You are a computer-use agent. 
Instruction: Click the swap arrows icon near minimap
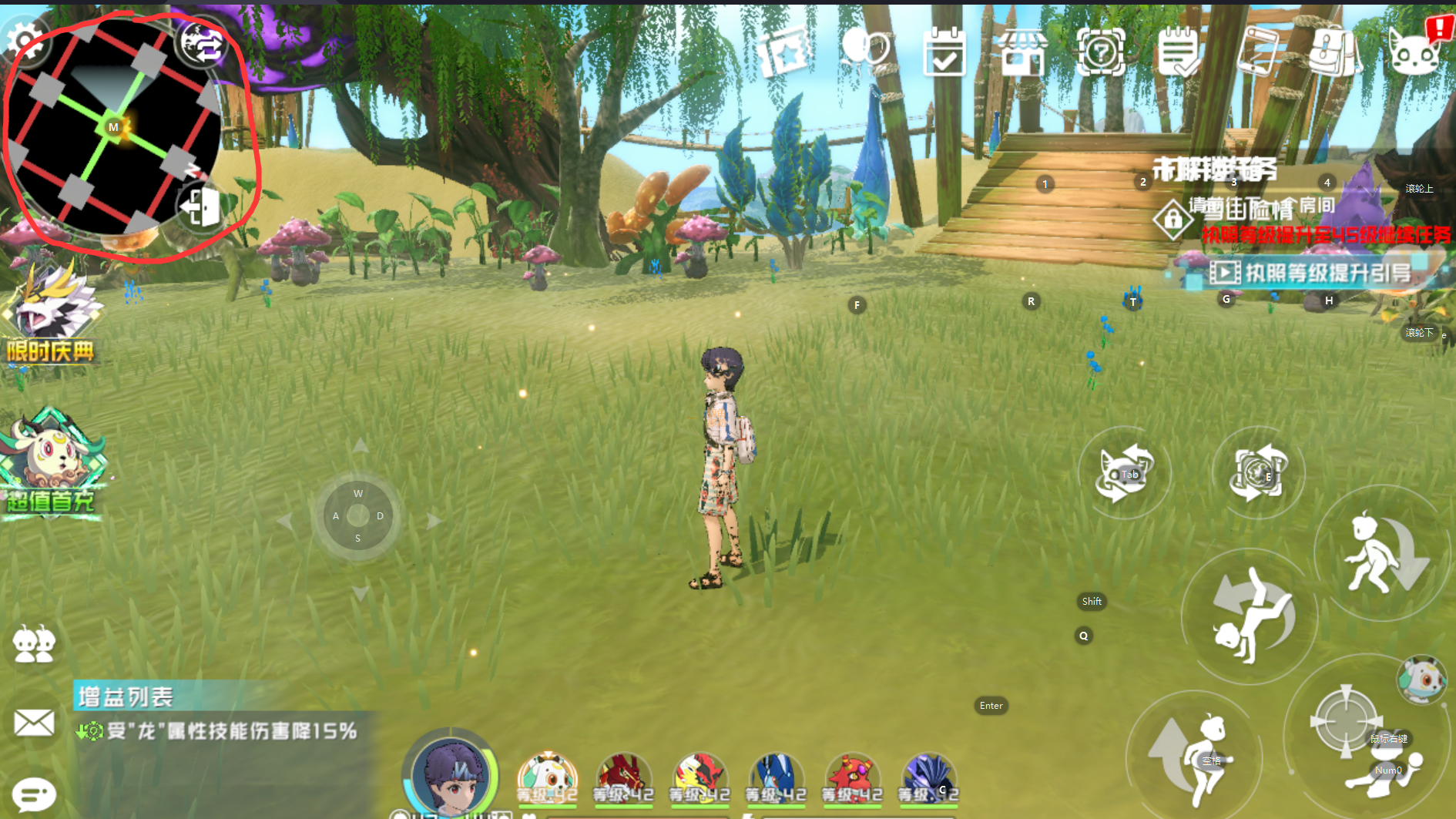coord(202,44)
